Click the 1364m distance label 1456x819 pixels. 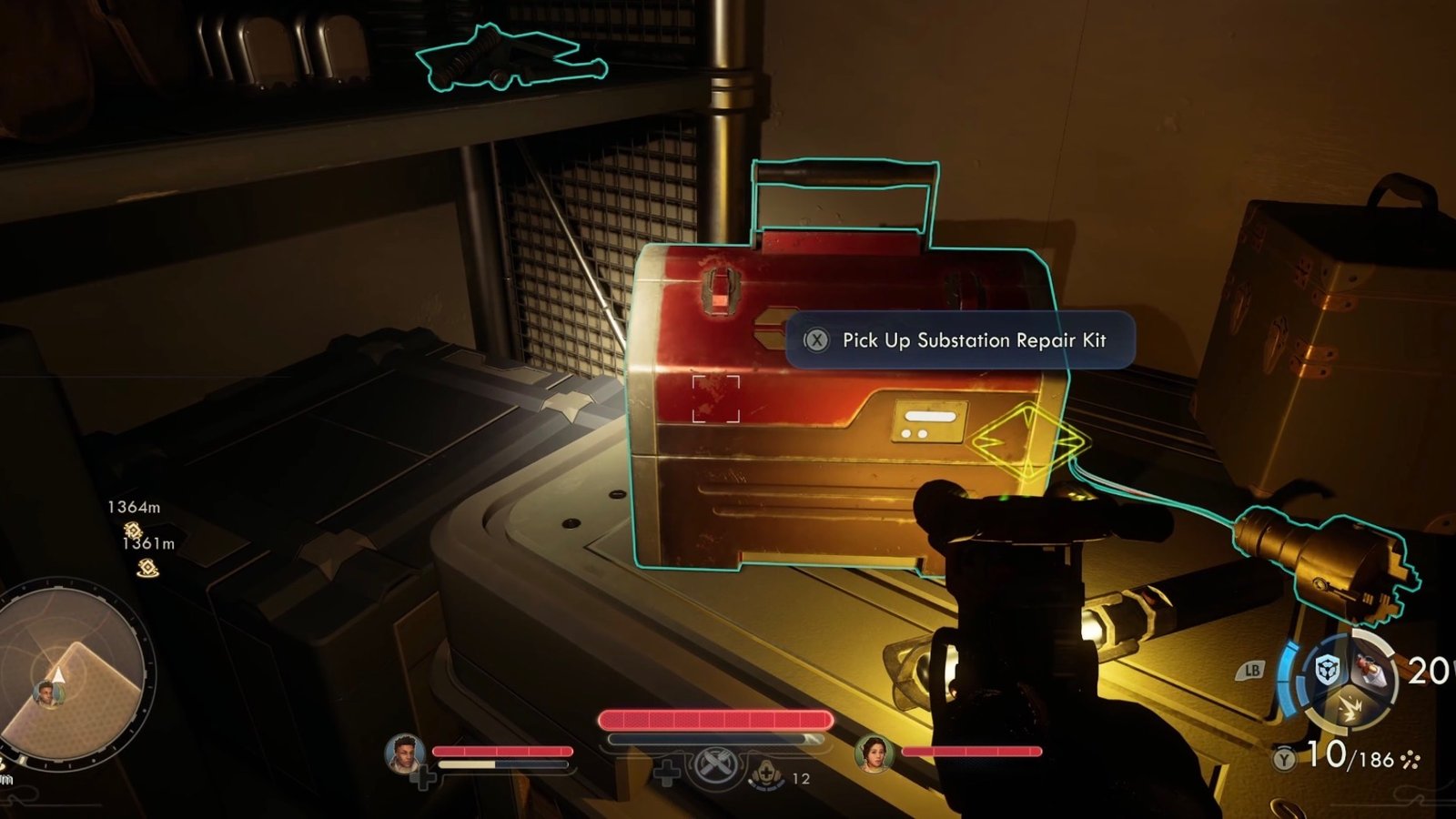click(135, 507)
